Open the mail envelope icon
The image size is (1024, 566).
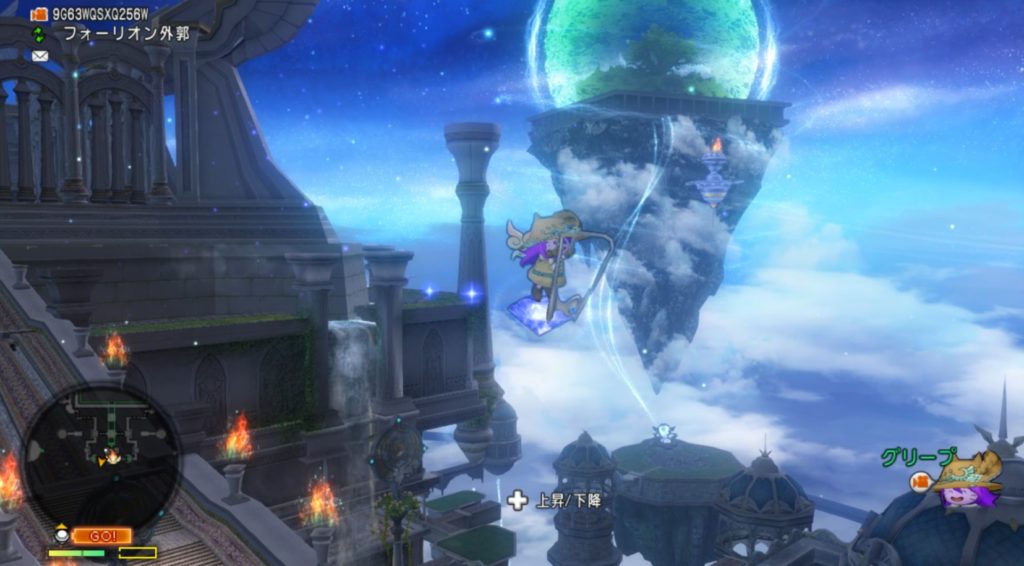[x=40, y=56]
